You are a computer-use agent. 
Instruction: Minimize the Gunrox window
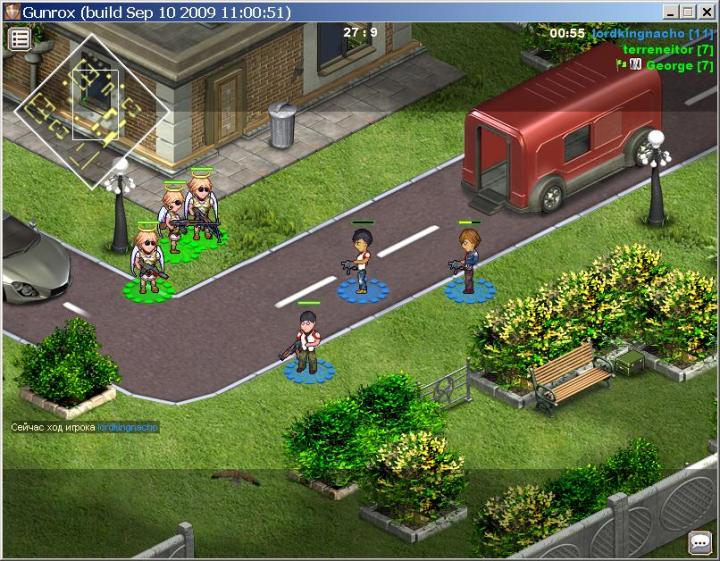671,11
